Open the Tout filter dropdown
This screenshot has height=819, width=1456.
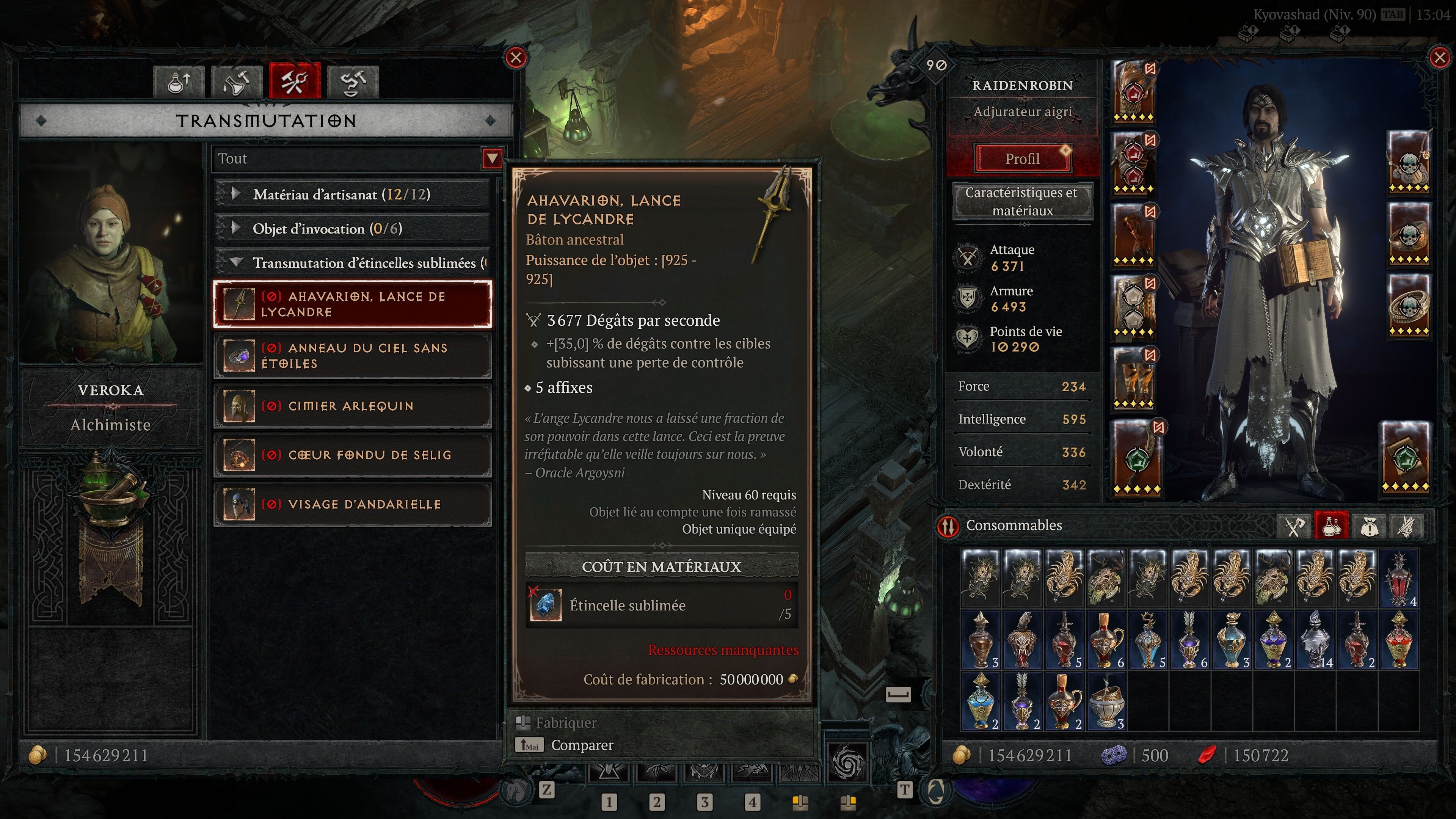click(492, 159)
